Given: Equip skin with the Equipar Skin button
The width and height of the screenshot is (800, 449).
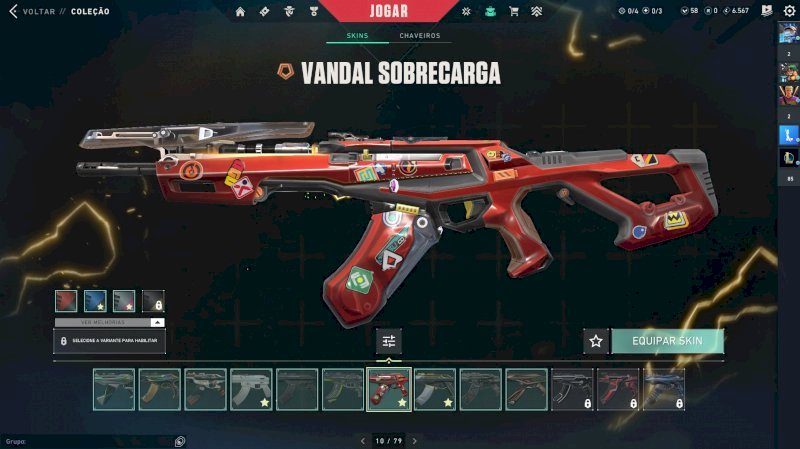Looking at the screenshot, I should [x=667, y=341].
